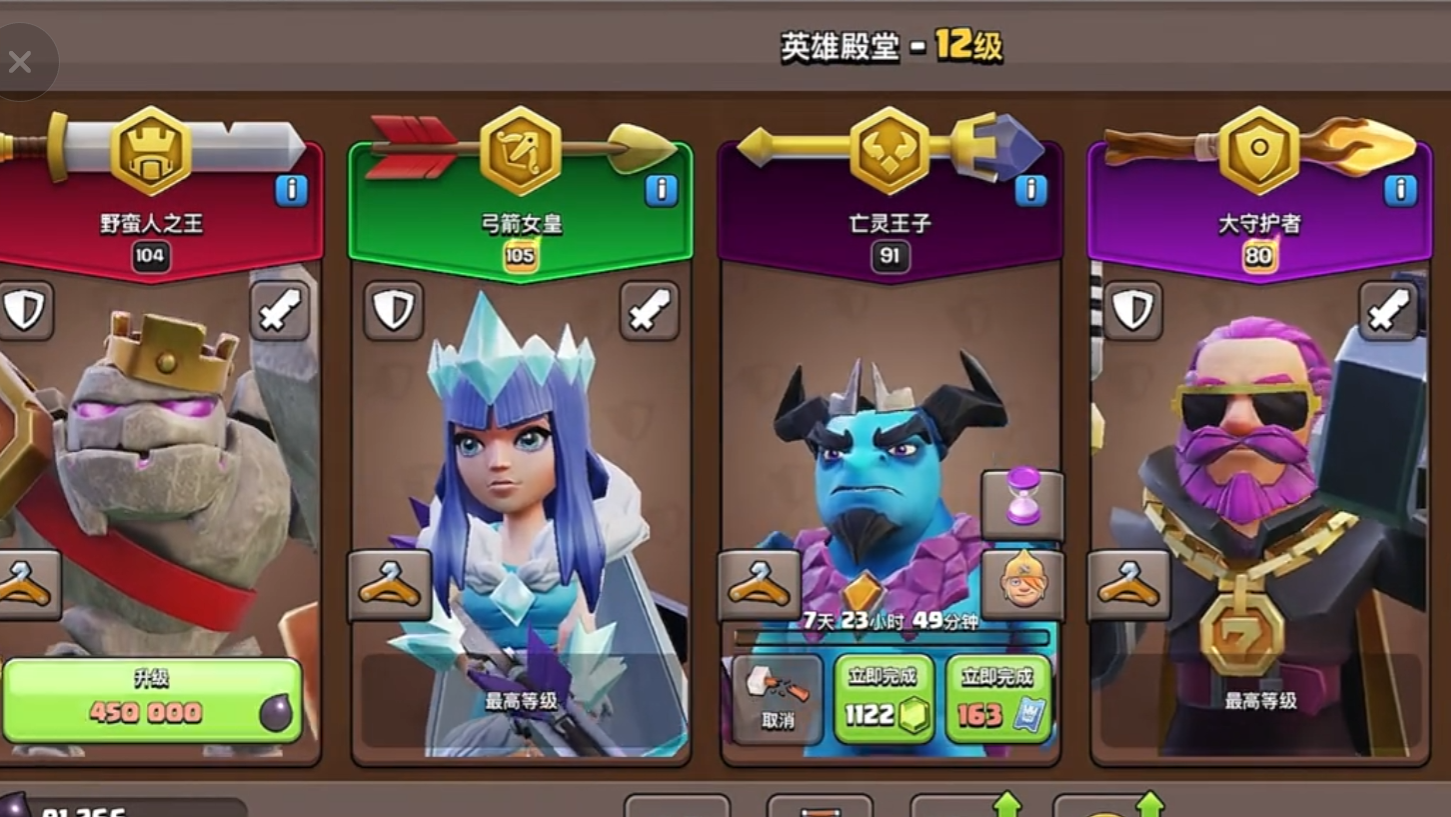Image resolution: width=1451 pixels, height=817 pixels.
Task: Close the Hero Hall window
Action: pyautogui.click(x=21, y=63)
